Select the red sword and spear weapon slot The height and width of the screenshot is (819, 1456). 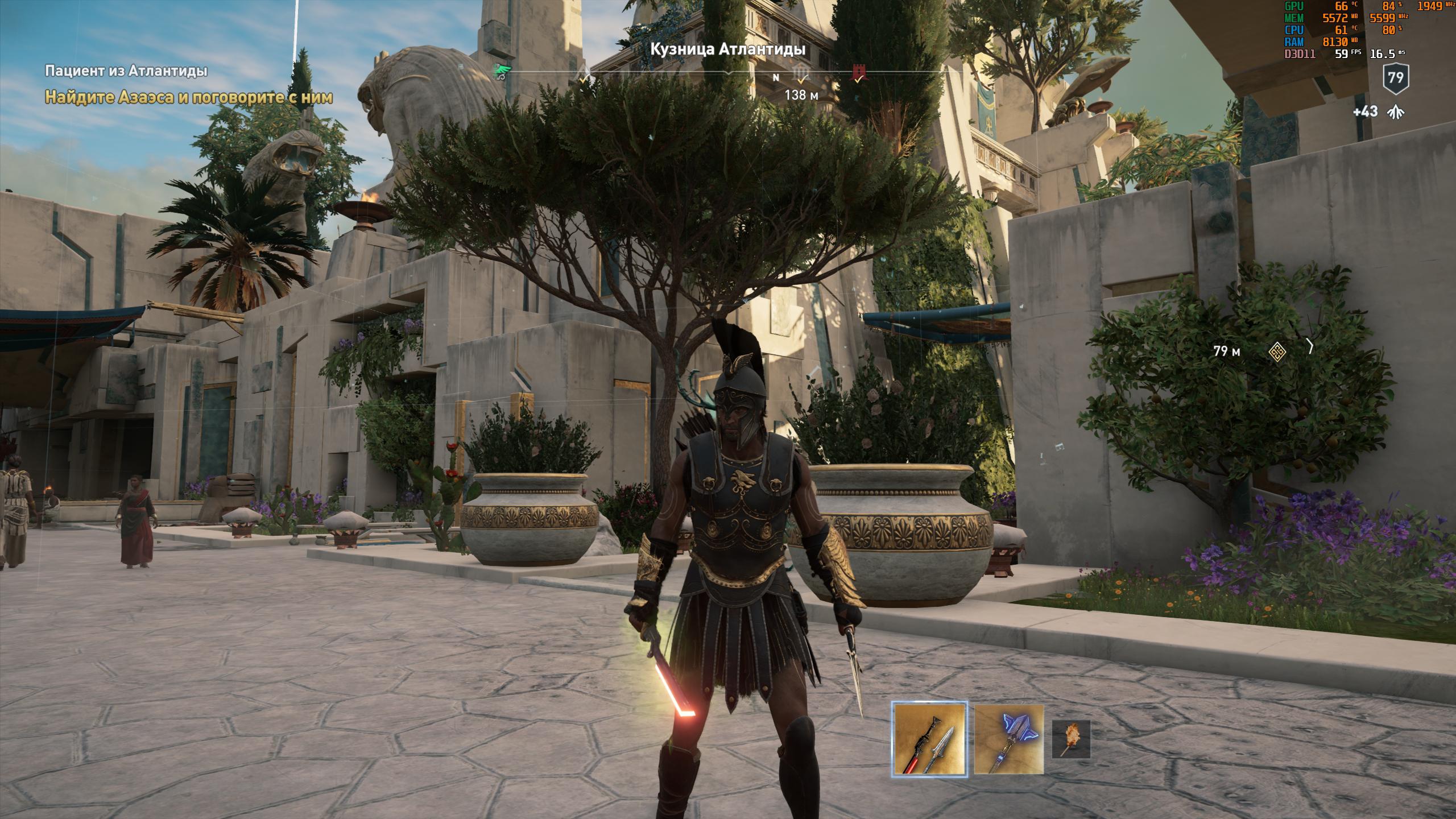(929, 739)
